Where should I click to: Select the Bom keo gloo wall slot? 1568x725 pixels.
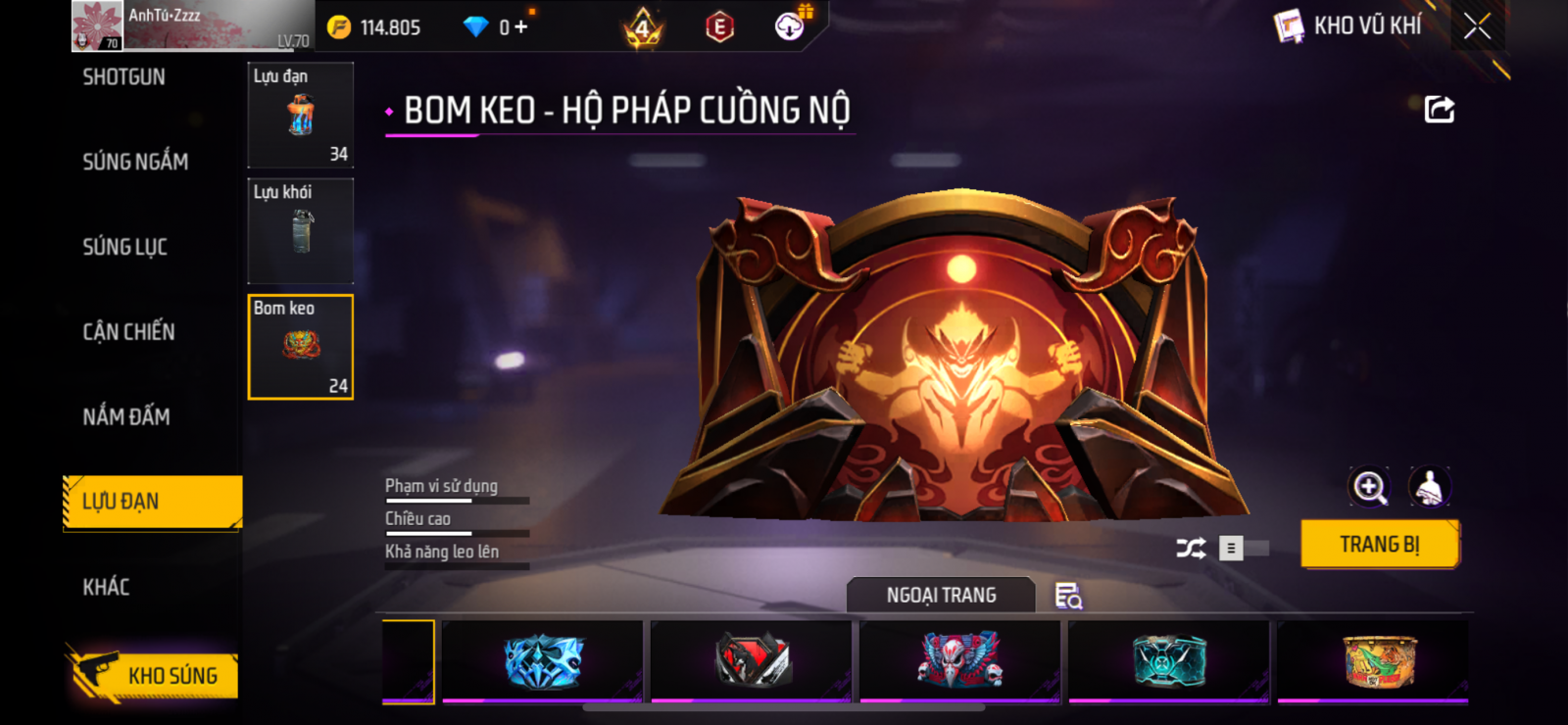click(300, 347)
